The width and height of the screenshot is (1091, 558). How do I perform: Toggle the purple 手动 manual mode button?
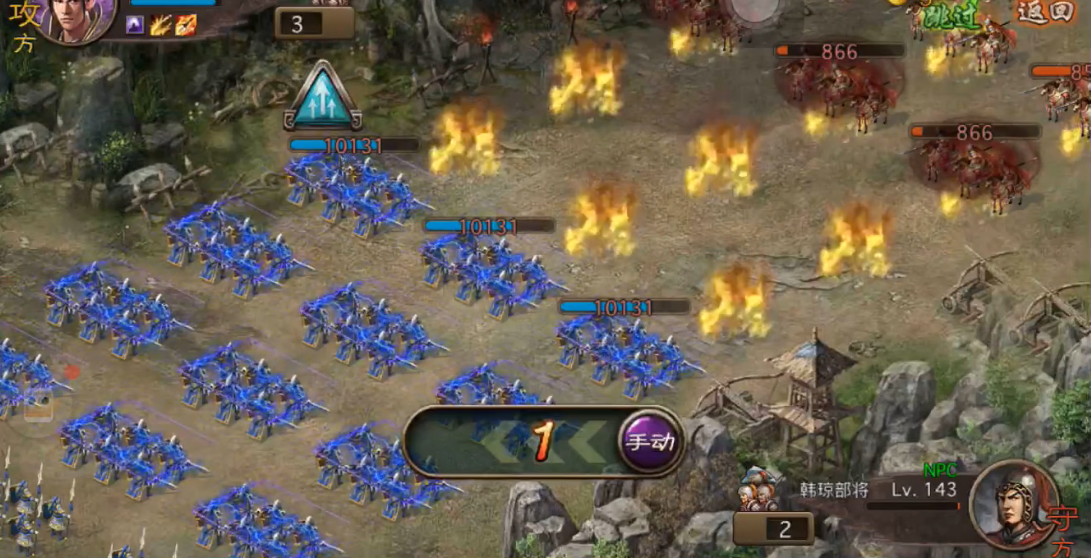pos(650,441)
